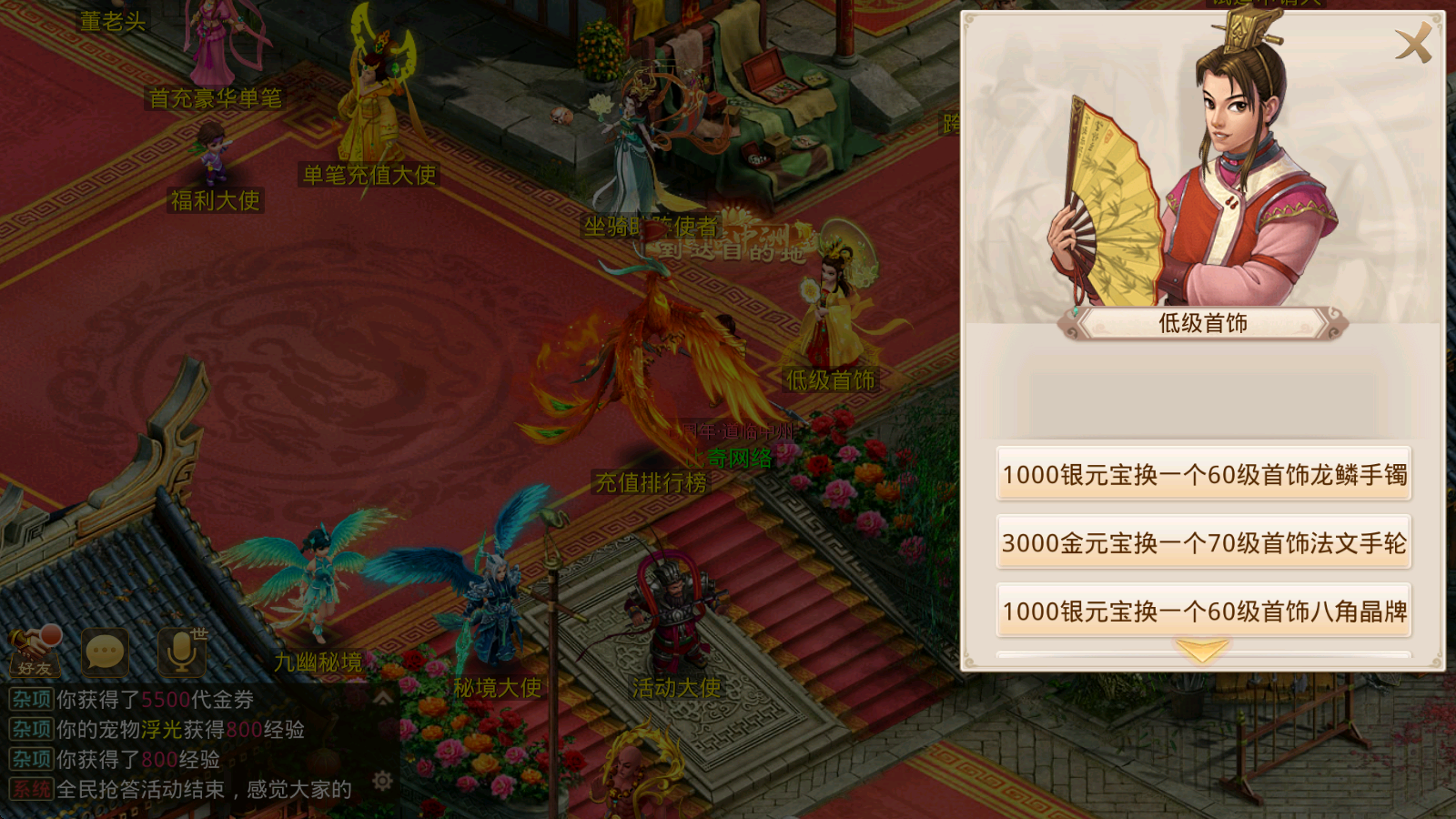Close the 低级首饰 dialog
Viewport: 1456px width, 819px height.
(1411, 41)
